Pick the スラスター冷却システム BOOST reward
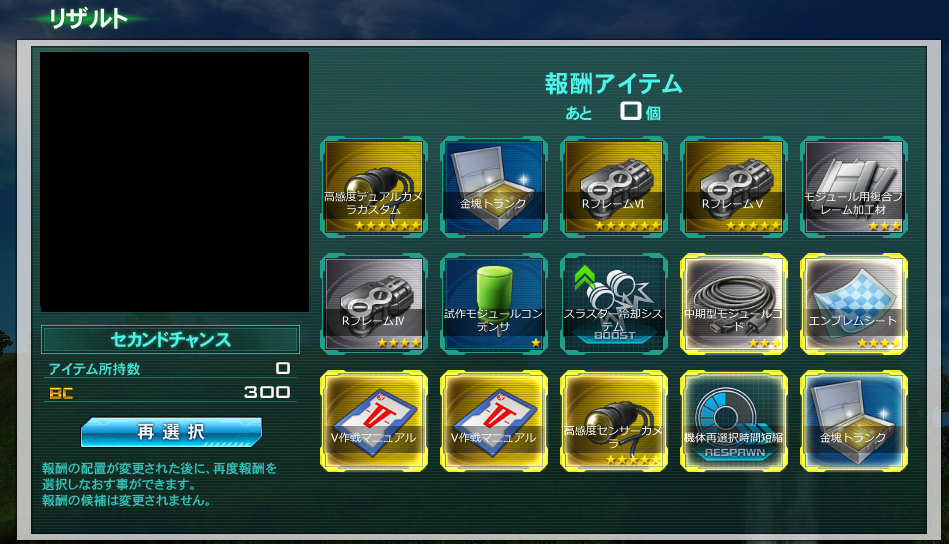The image size is (949, 544). (x=614, y=303)
